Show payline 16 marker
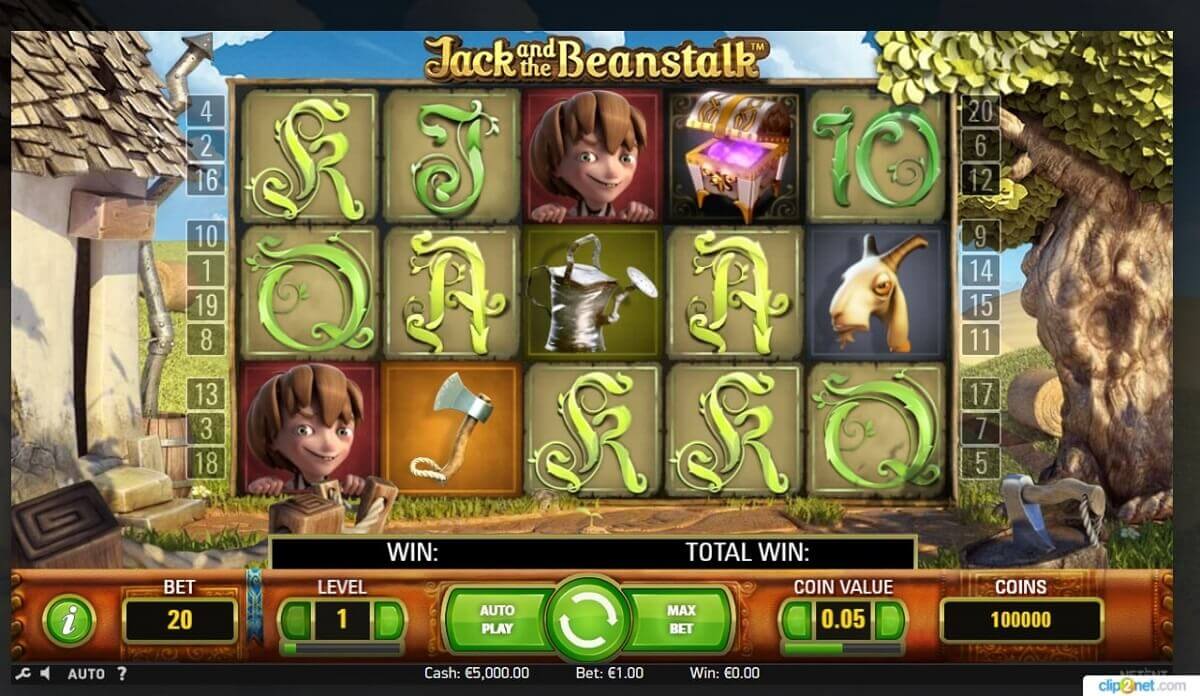The image size is (1200, 696). 206,180
